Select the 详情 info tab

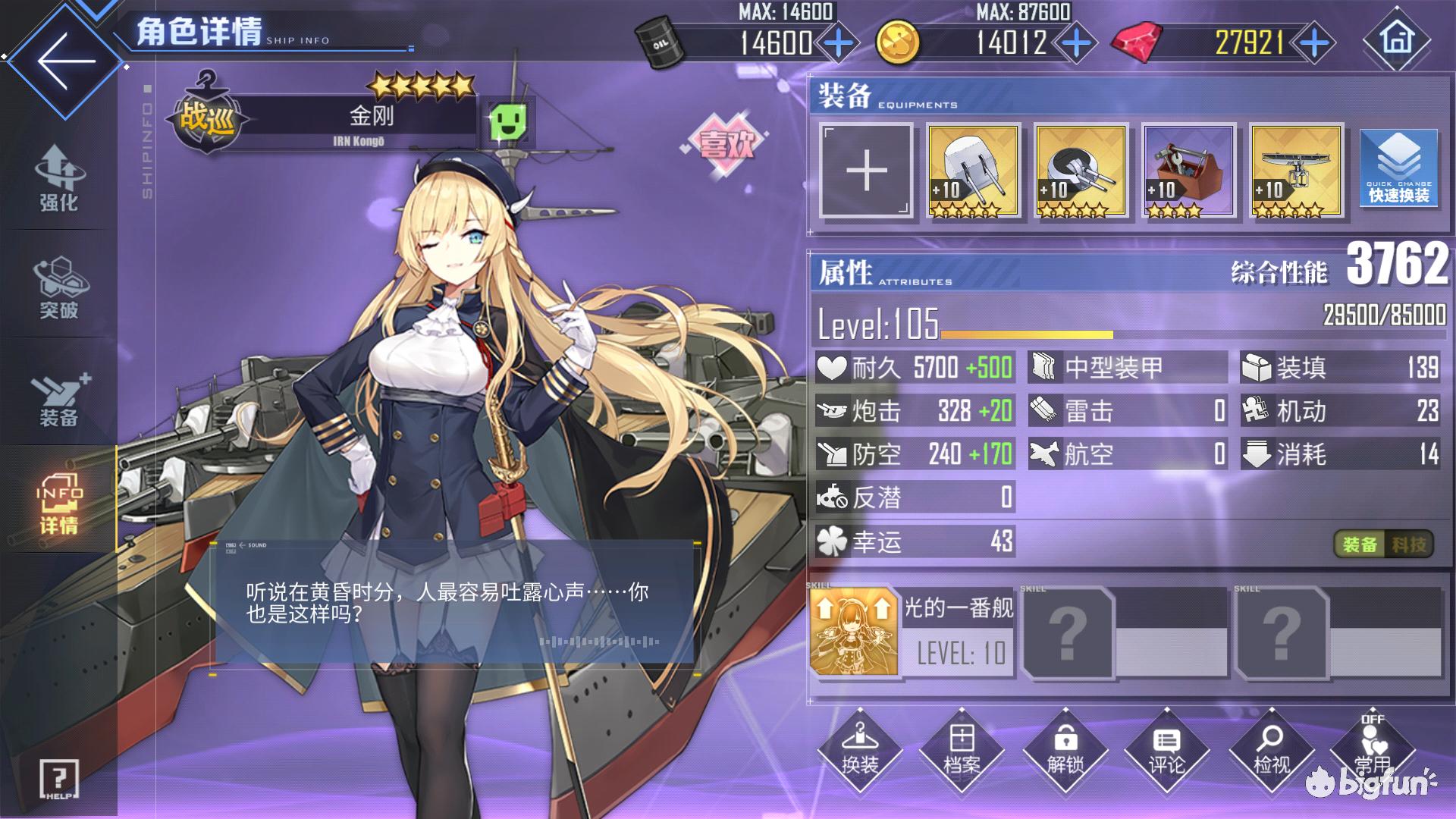tap(58, 504)
